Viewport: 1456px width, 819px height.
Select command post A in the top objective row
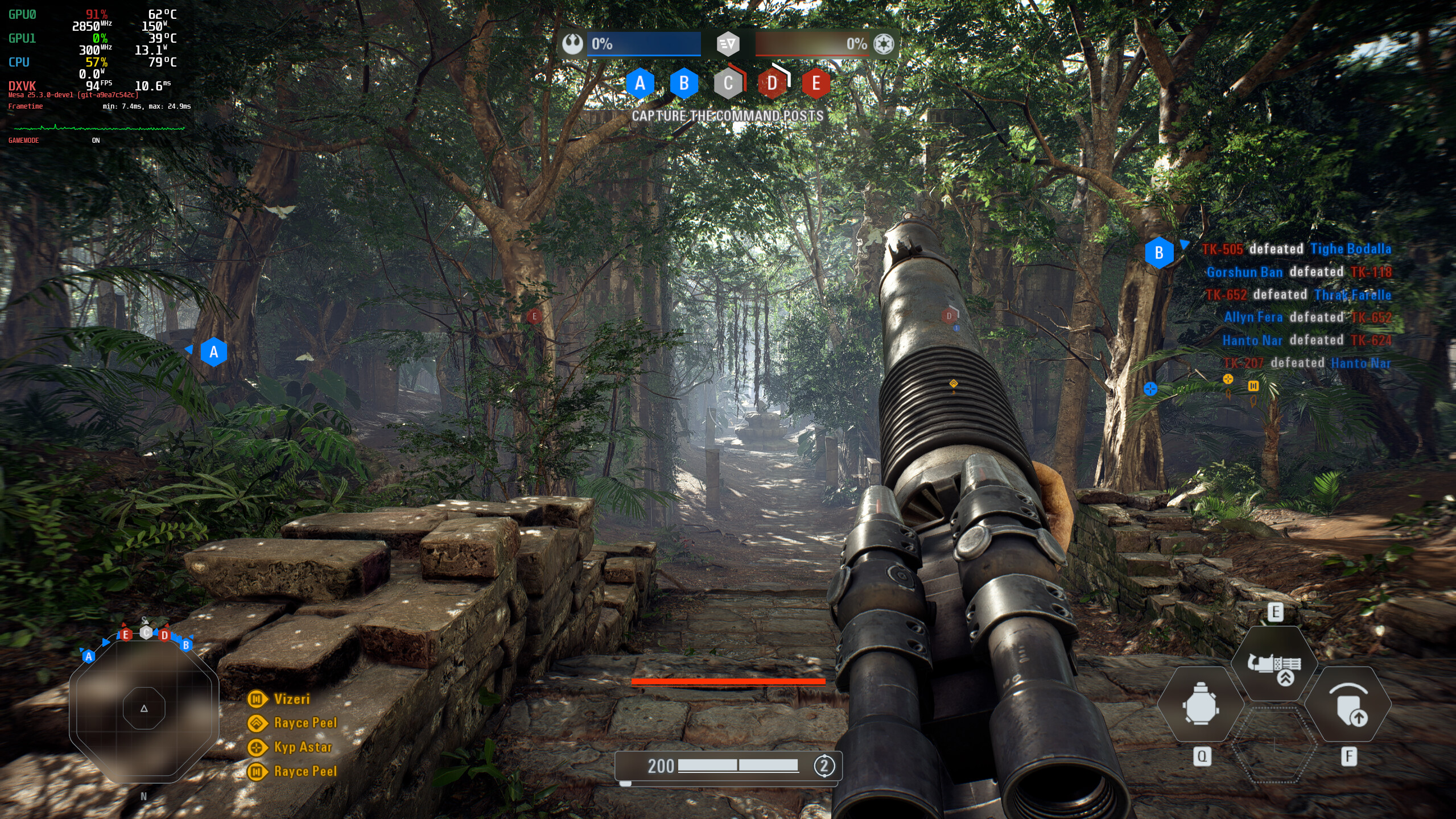640,84
